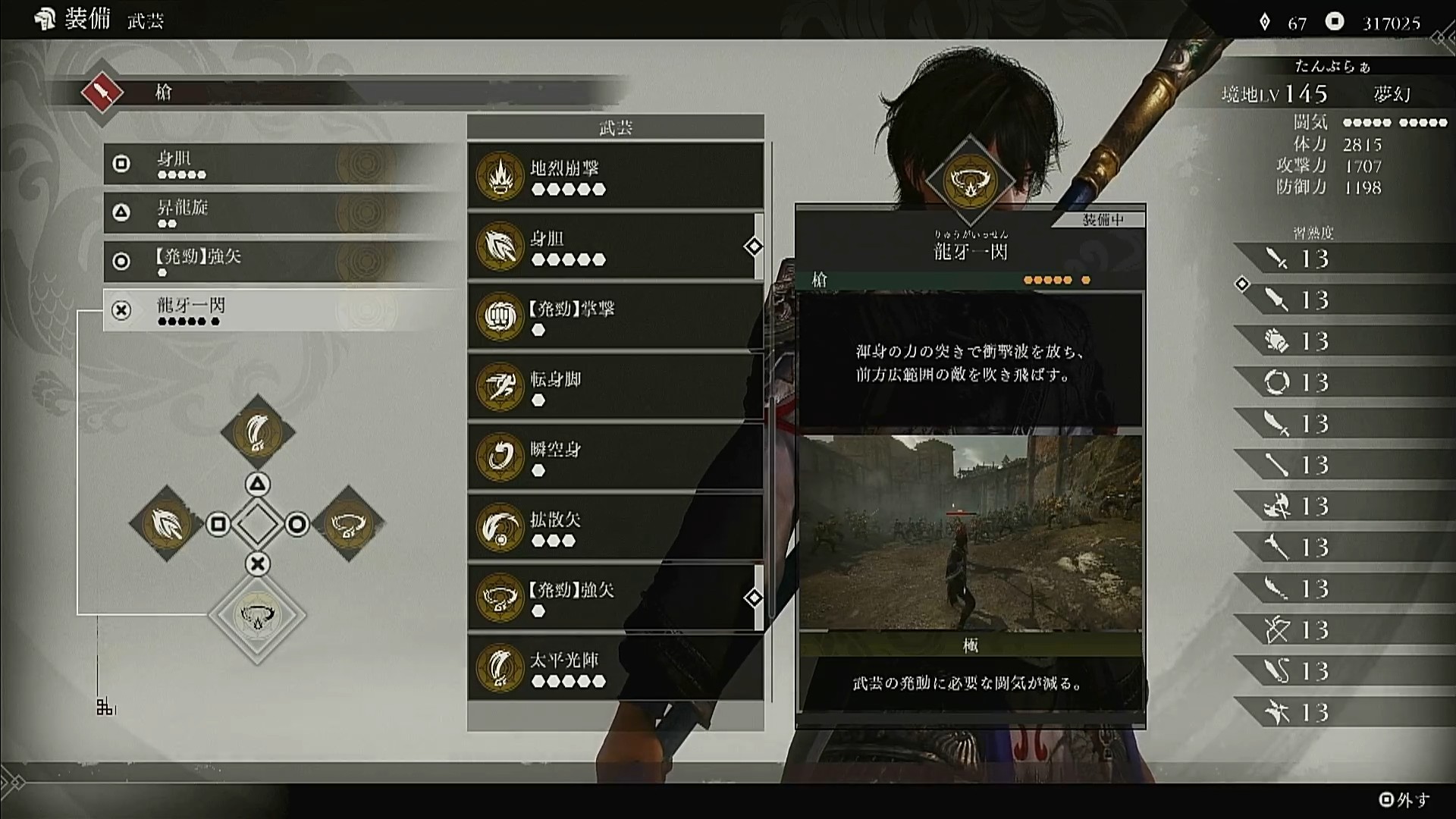Click the square-button diamond skill icon

coord(166,523)
